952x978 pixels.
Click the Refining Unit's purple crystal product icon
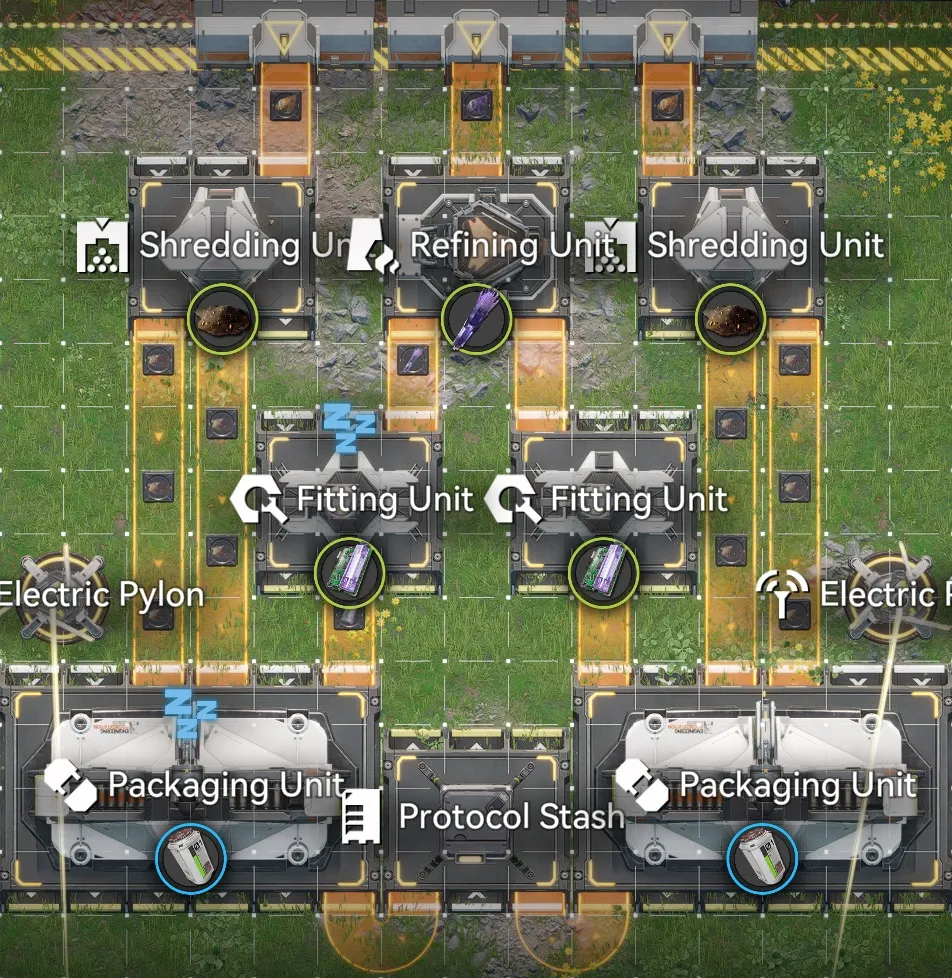click(x=476, y=320)
